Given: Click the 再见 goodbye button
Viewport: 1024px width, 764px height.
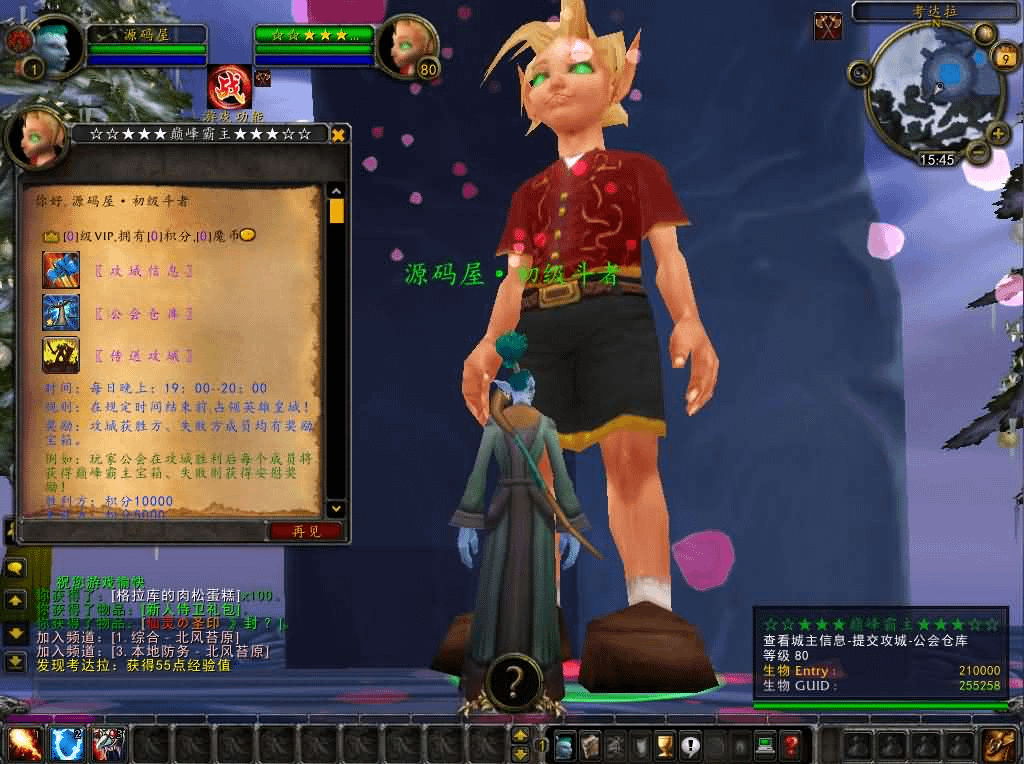Looking at the screenshot, I should click(x=305, y=531).
